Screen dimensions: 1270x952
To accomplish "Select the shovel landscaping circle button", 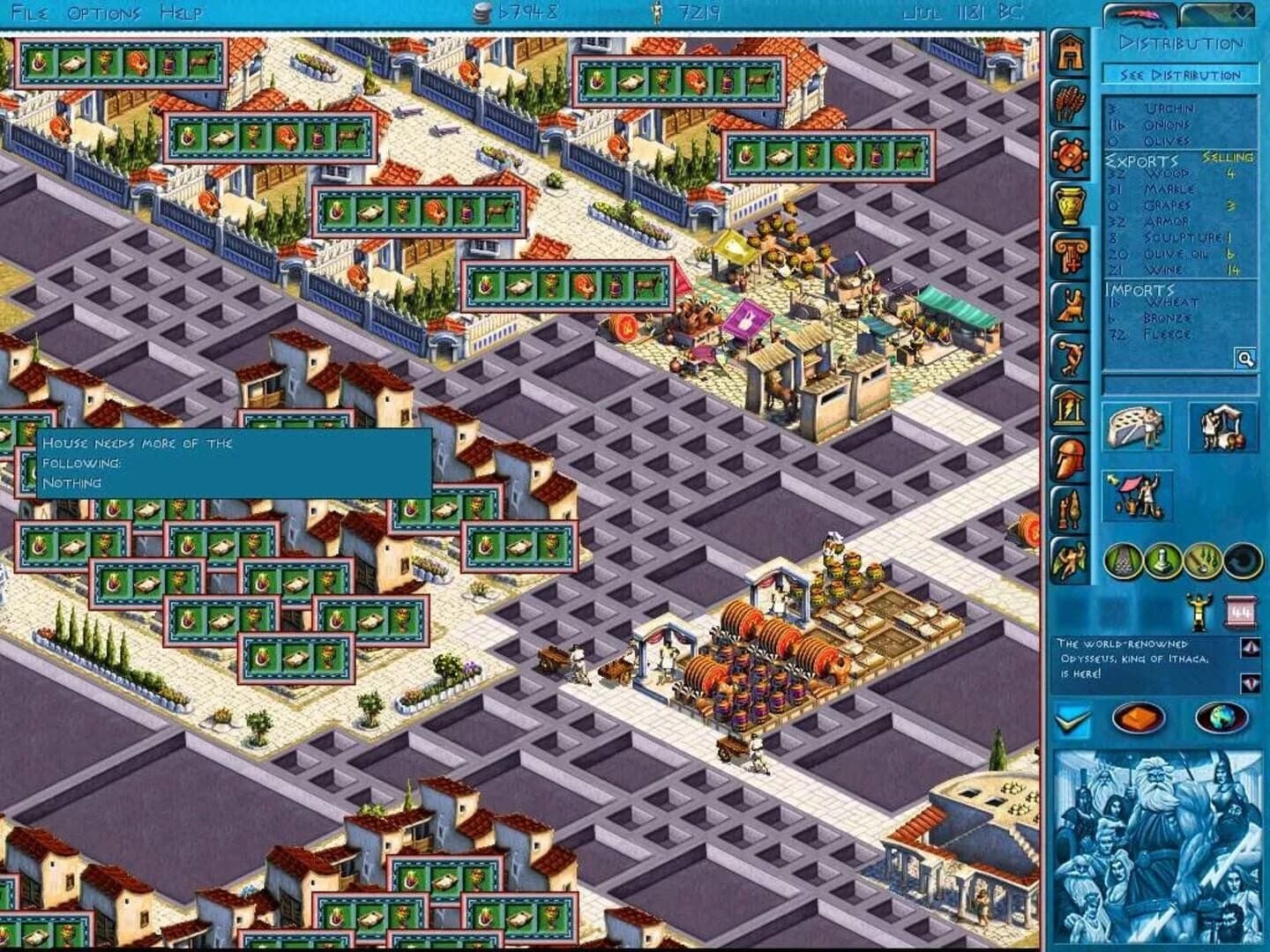I will [x=1201, y=559].
